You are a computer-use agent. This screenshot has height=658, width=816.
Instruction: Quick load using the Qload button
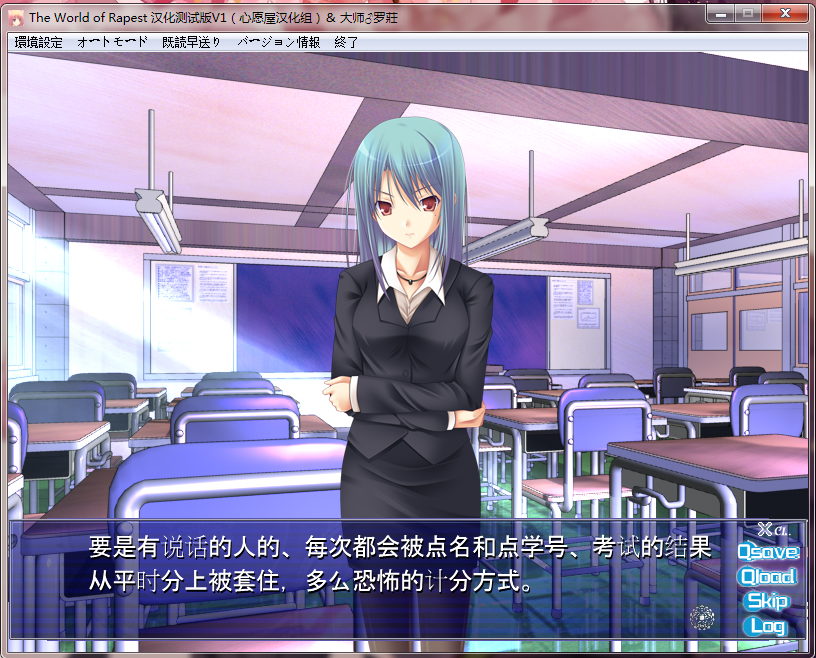point(767,576)
